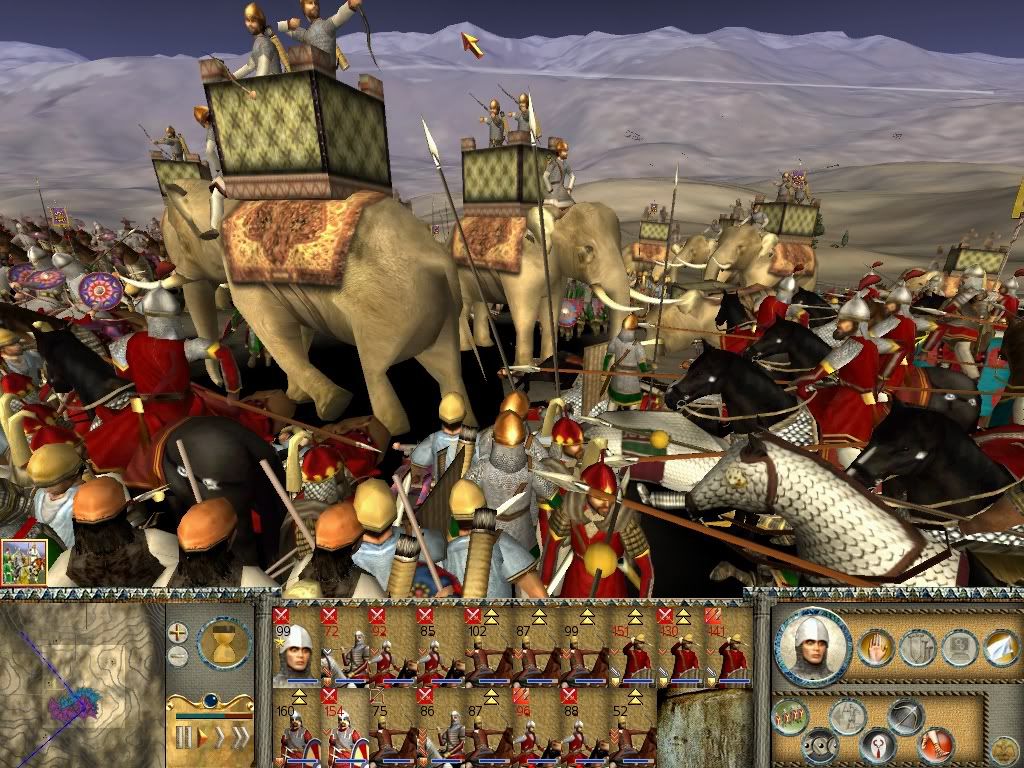Screen dimensions: 1024x768
Task: Click the general's portrait in the command panel
Action: click(812, 645)
